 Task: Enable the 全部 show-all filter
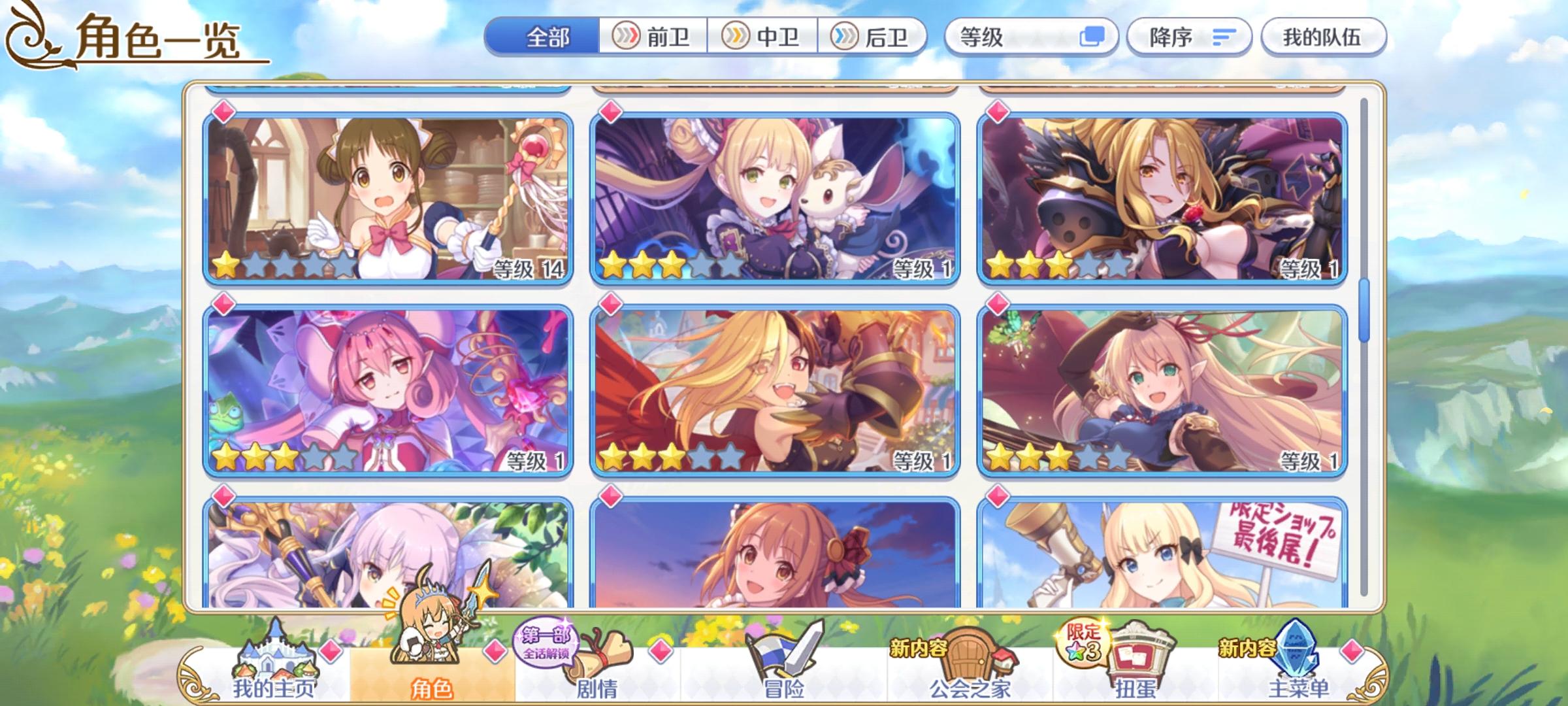[x=549, y=37]
